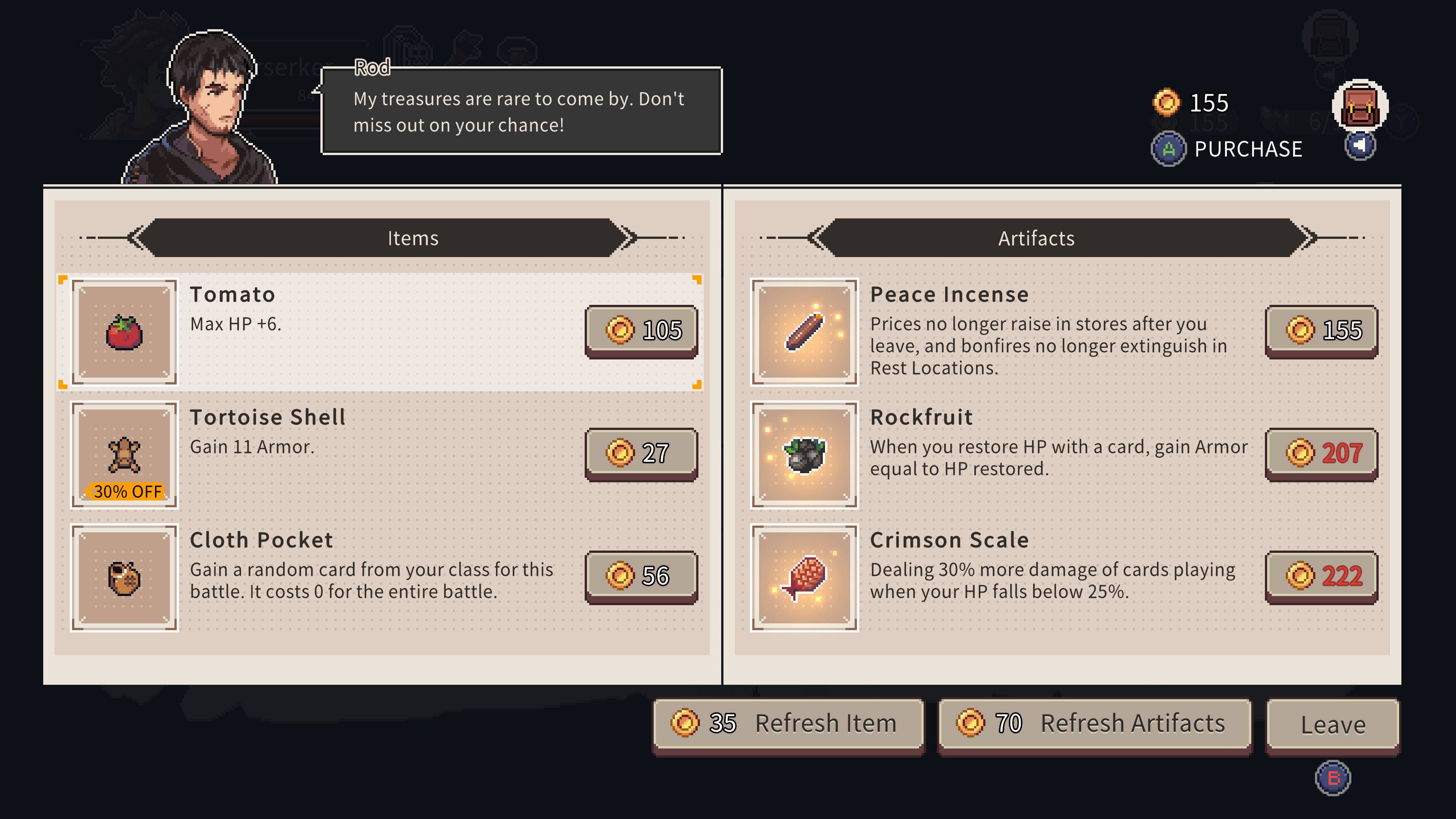
Task: Purchase Peace Incense for 155 gold
Action: (x=1321, y=331)
